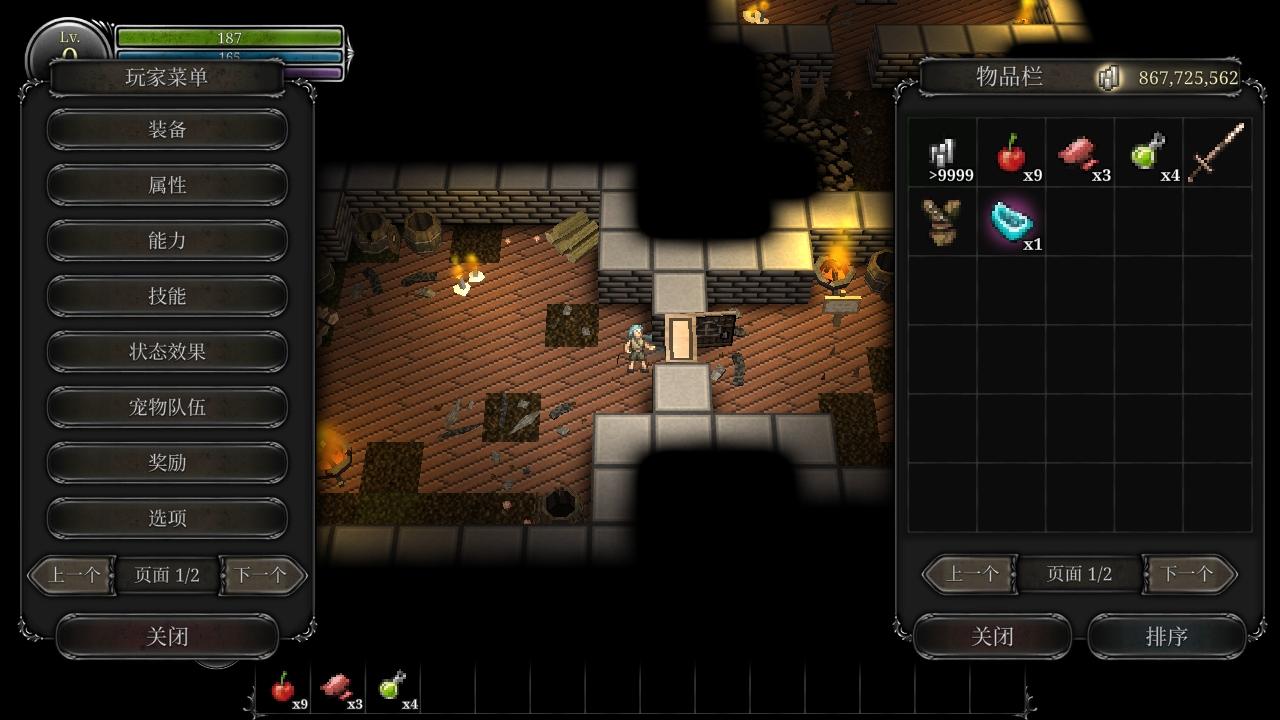The image size is (1280, 720).
Task: Select the 能力 abilities entry
Action: pos(167,240)
